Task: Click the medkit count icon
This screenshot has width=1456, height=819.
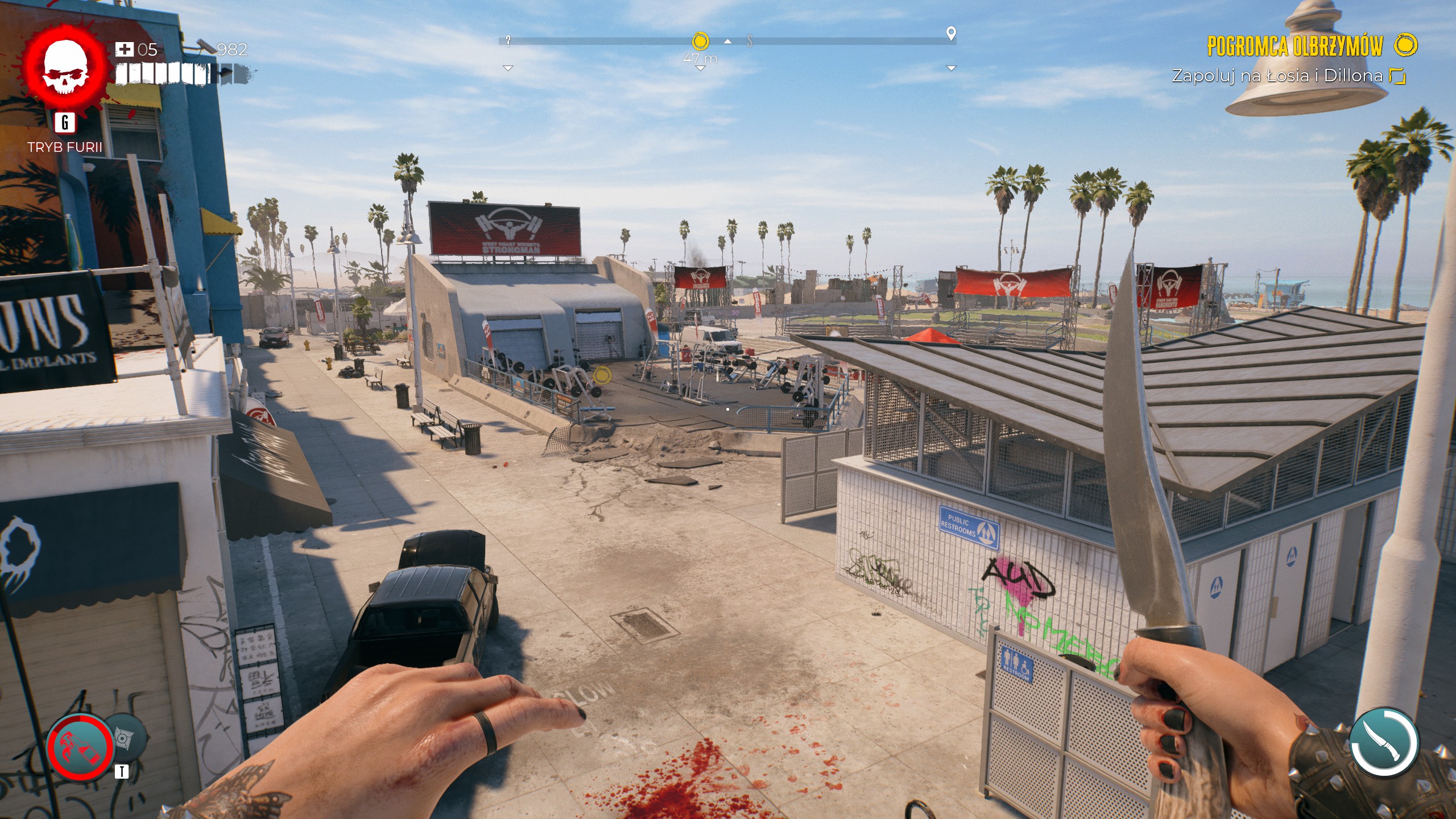Action: (x=124, y=49)
